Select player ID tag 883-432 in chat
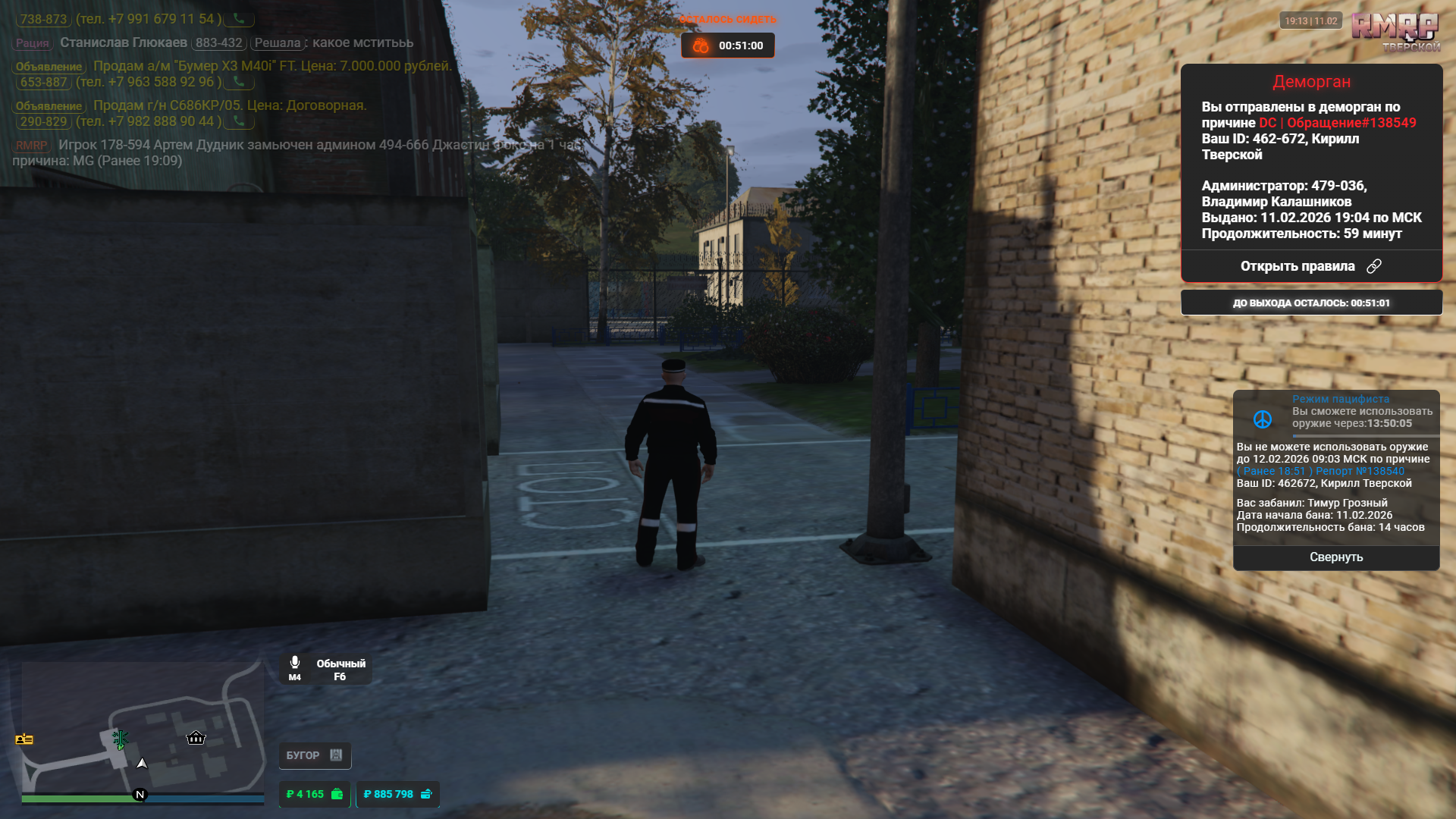The height and width of the screenshot is (819, 1456). [219, 43]
